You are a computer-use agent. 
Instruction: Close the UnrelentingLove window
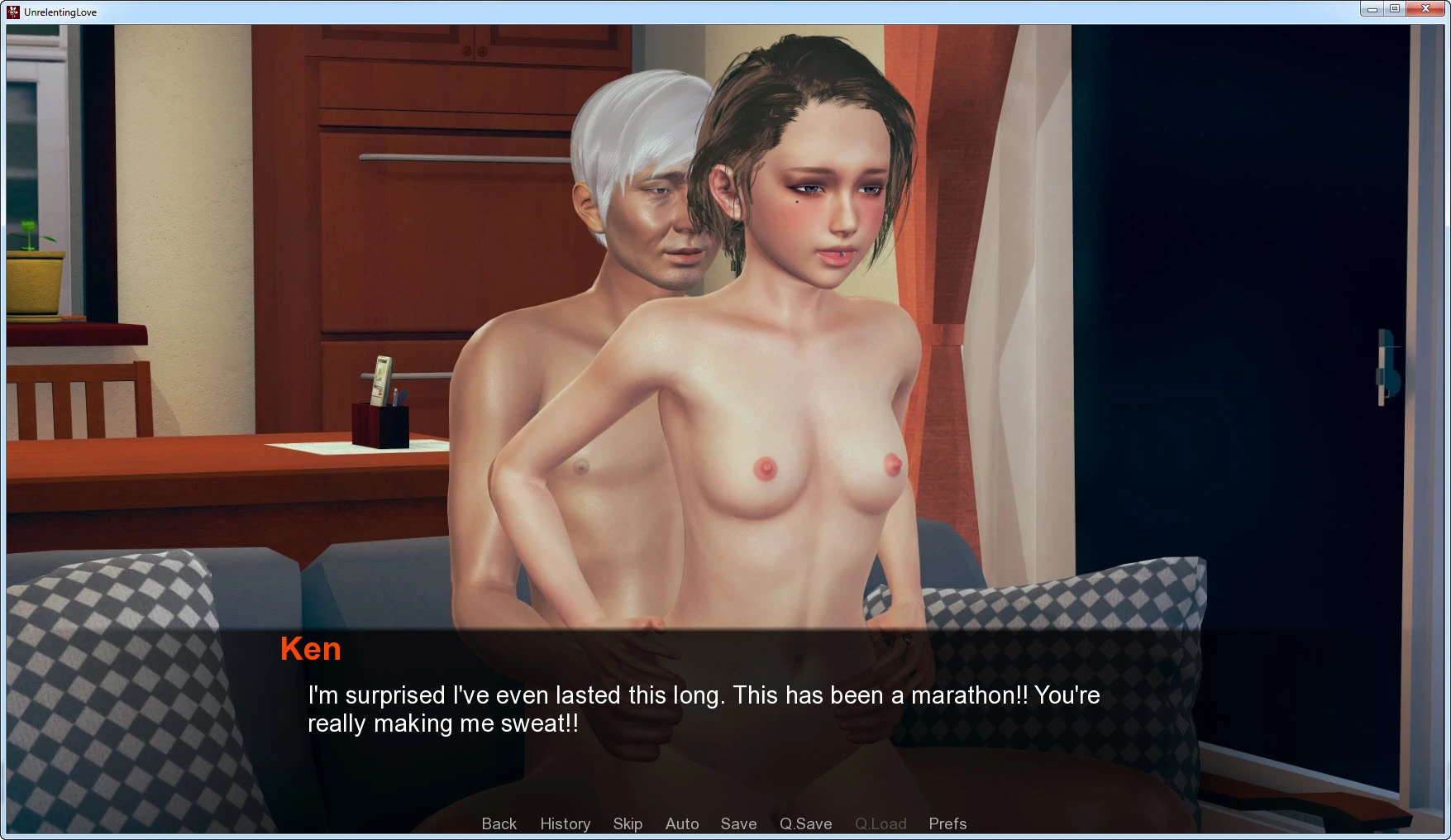[x=1425, y=9]
